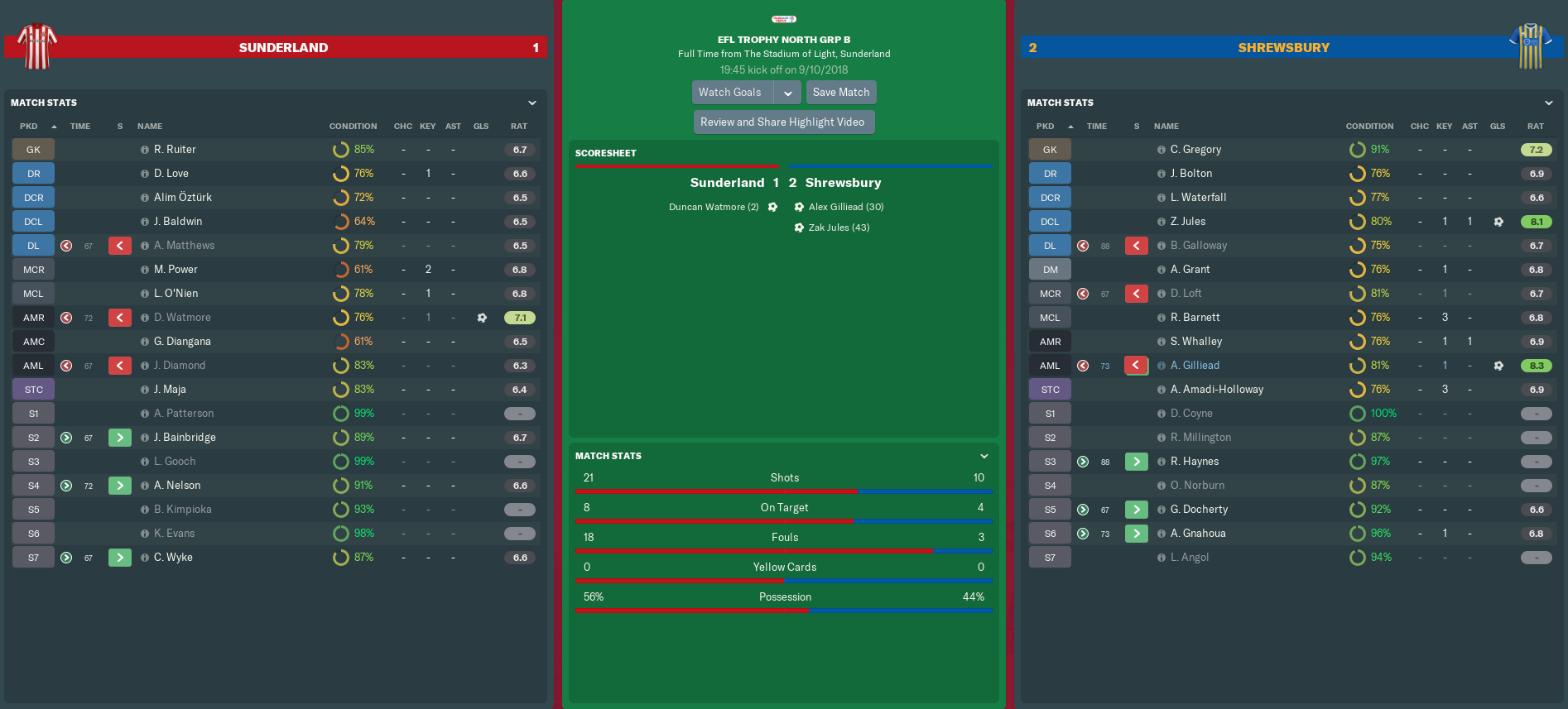The height and width of the screenshot is (709, 1568).
Task: Select A. Gilliead in Shrewsbury lineup
Action: point(1195,366)
